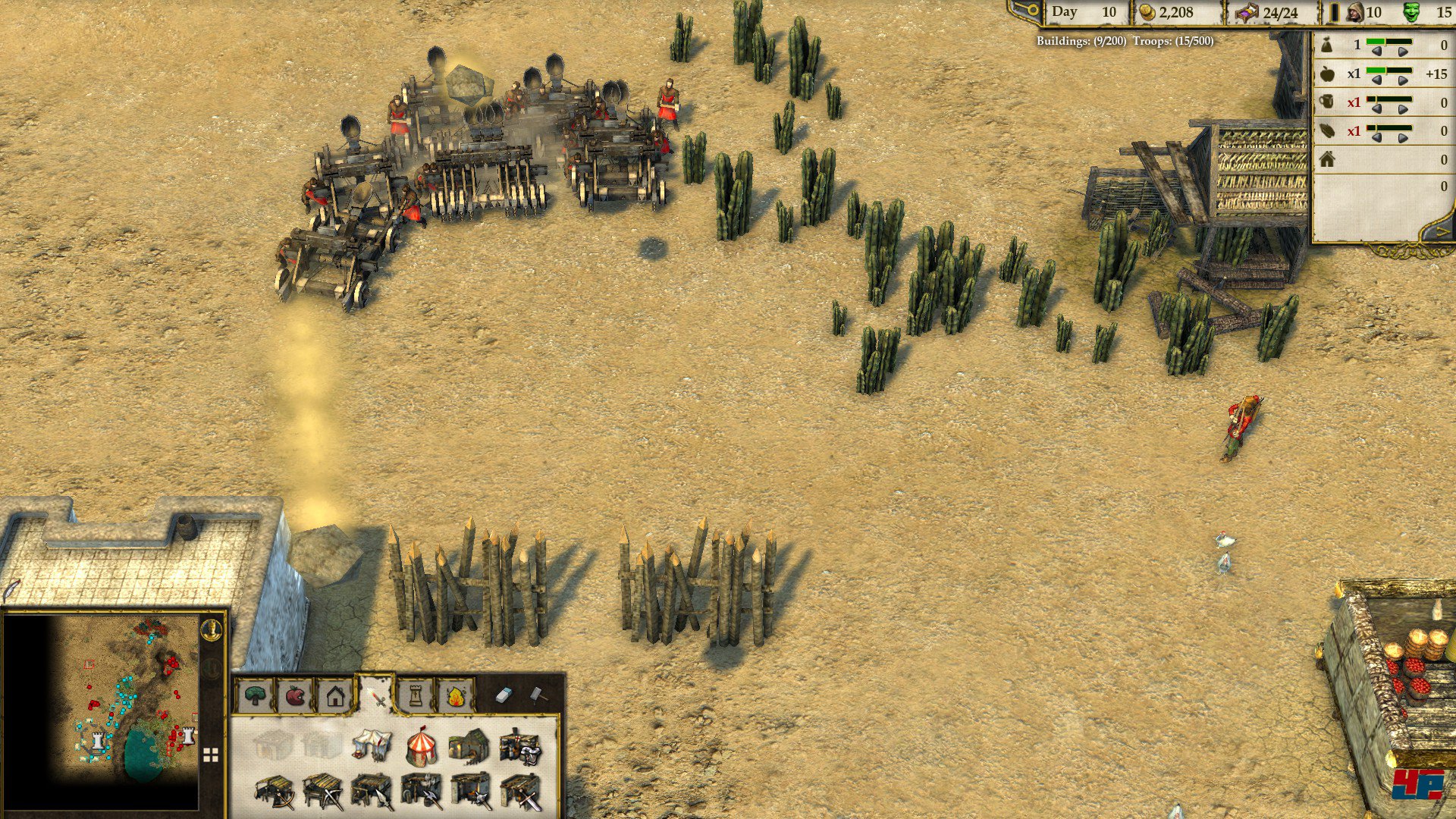Image resolution: width=1456 pixels, height=819 pixels.
Task: Pick the templar knight armoury building
Action: 520,746
